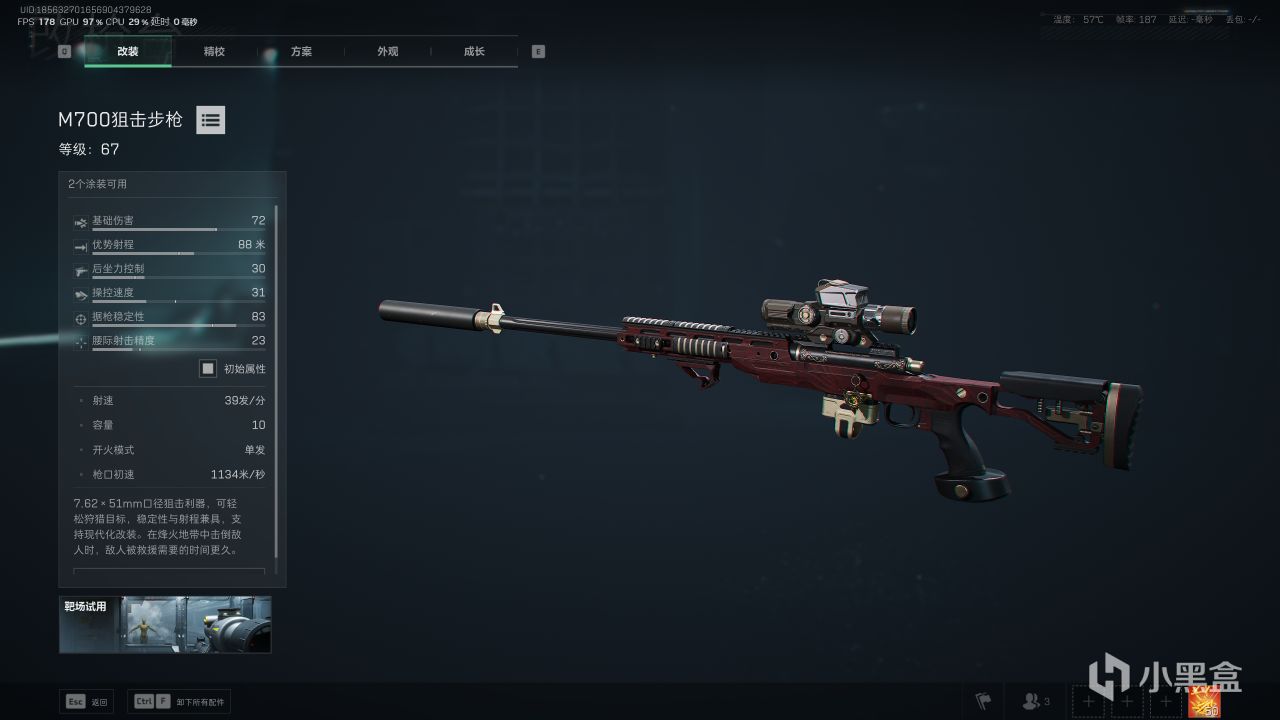Open the 方案 loadout plans tab

(x=301, y=51)
